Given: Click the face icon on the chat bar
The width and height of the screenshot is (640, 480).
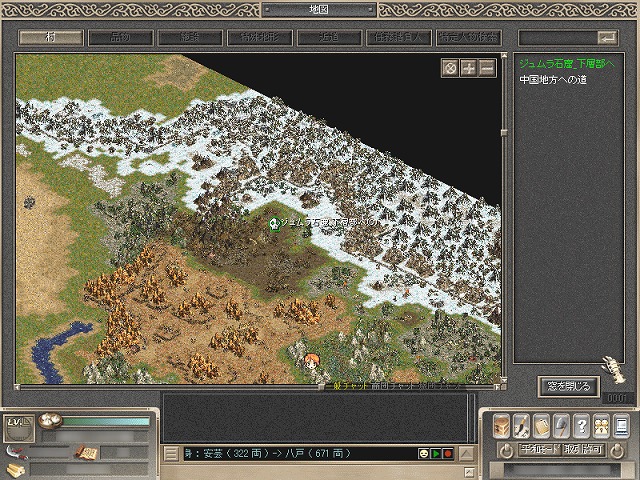Looking at the screenshot, I should pos(424,454).
